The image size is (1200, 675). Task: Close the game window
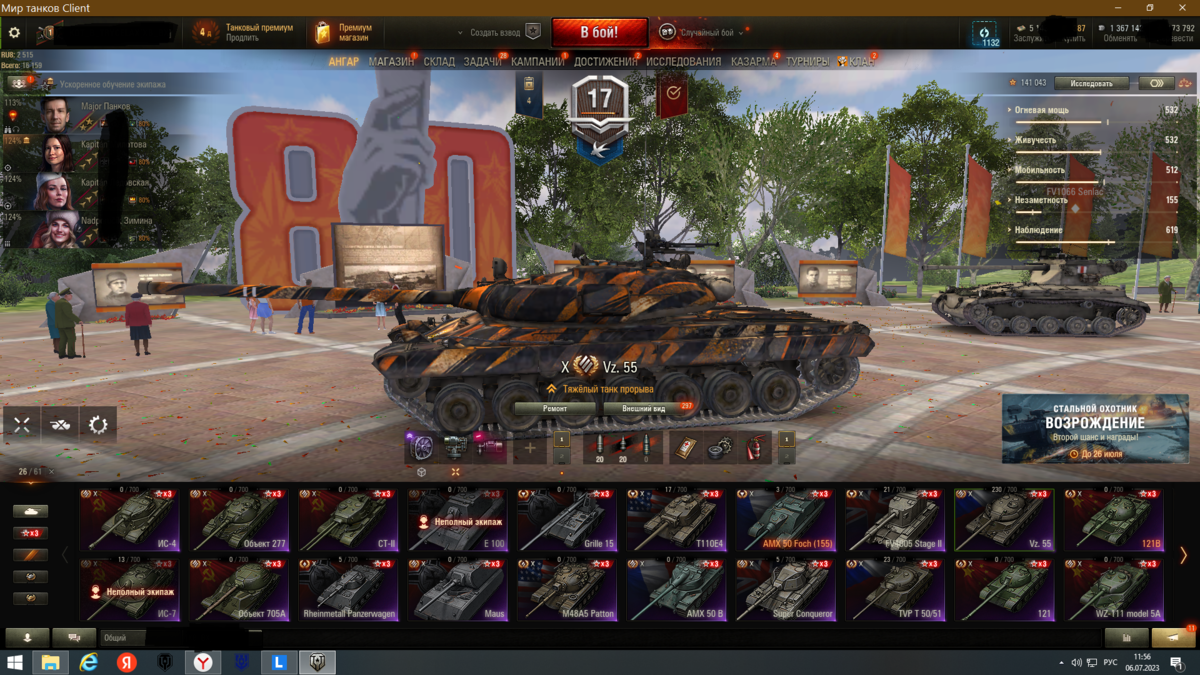coord(1185,7)
